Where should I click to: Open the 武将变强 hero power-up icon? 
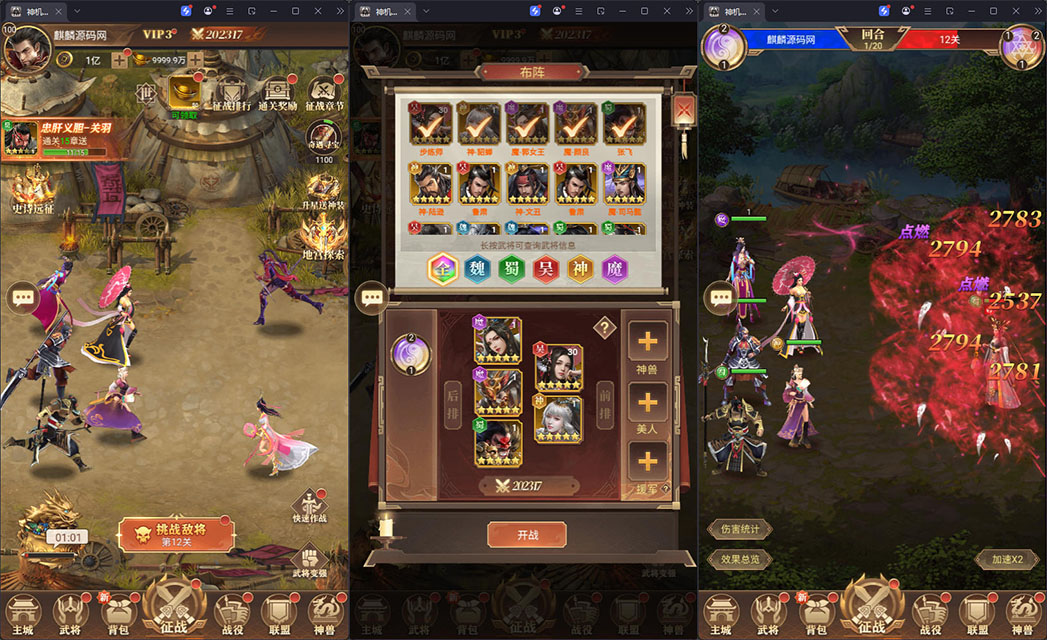310,561
